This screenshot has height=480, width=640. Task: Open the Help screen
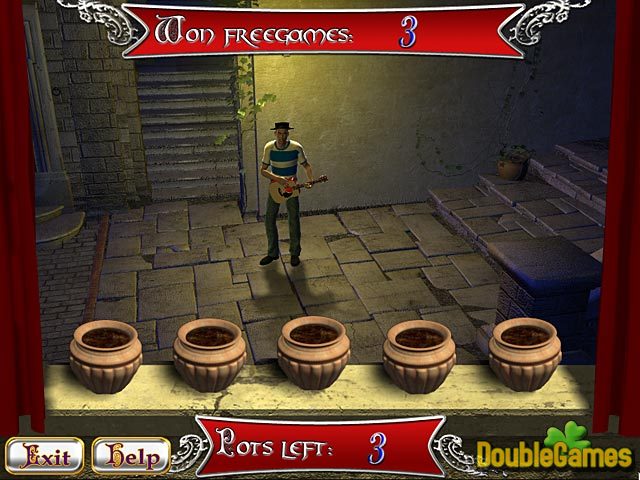pyautogui.click(x=130, y=457)
